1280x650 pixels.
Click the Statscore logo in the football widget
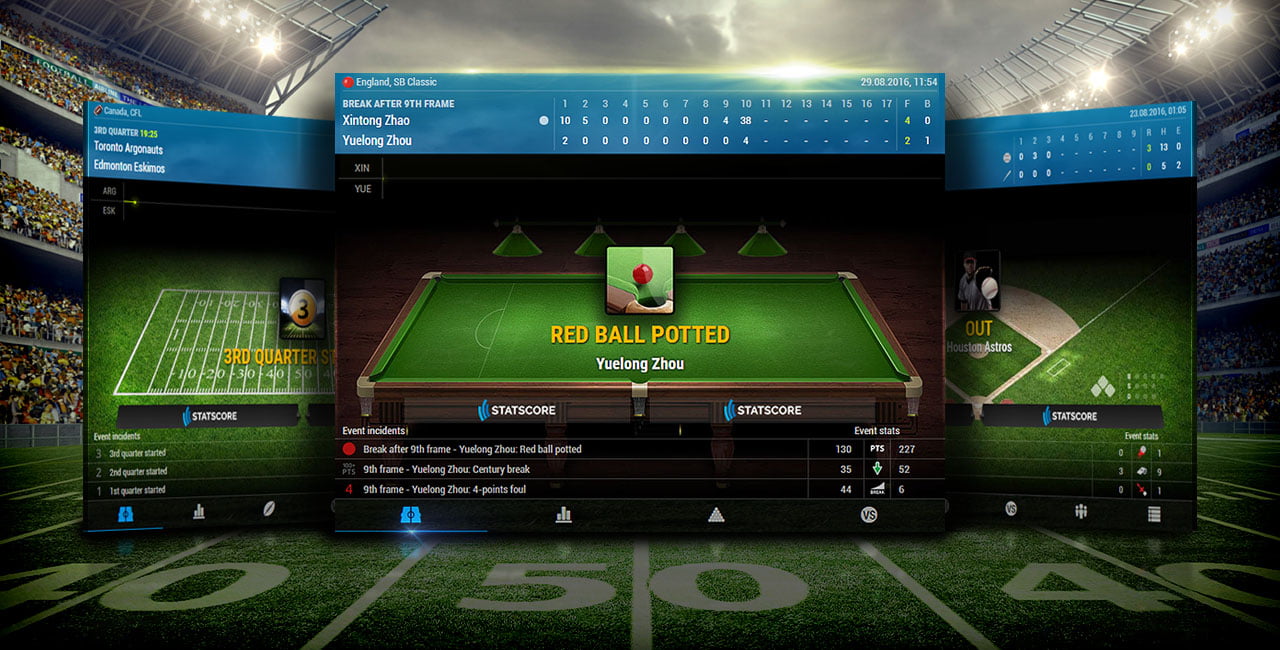coord(210,416)
